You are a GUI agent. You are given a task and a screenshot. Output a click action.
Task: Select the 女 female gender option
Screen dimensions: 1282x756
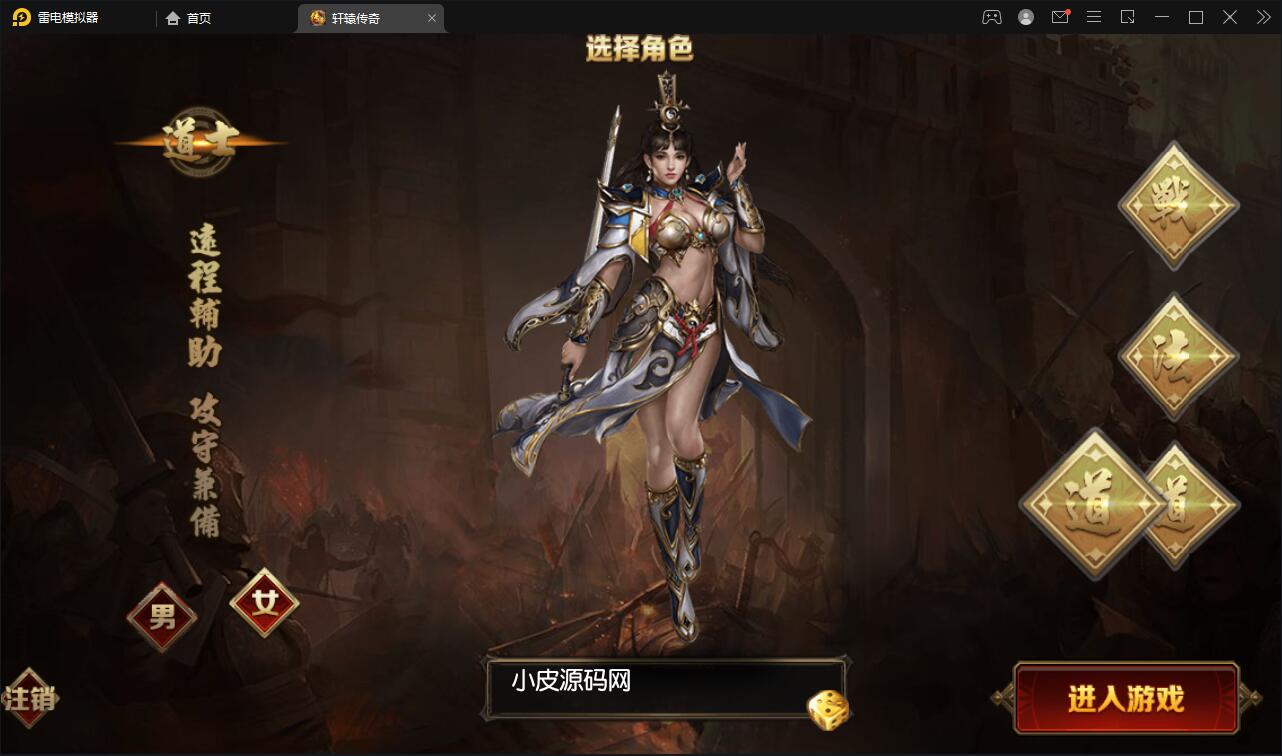tap(263, 601)
